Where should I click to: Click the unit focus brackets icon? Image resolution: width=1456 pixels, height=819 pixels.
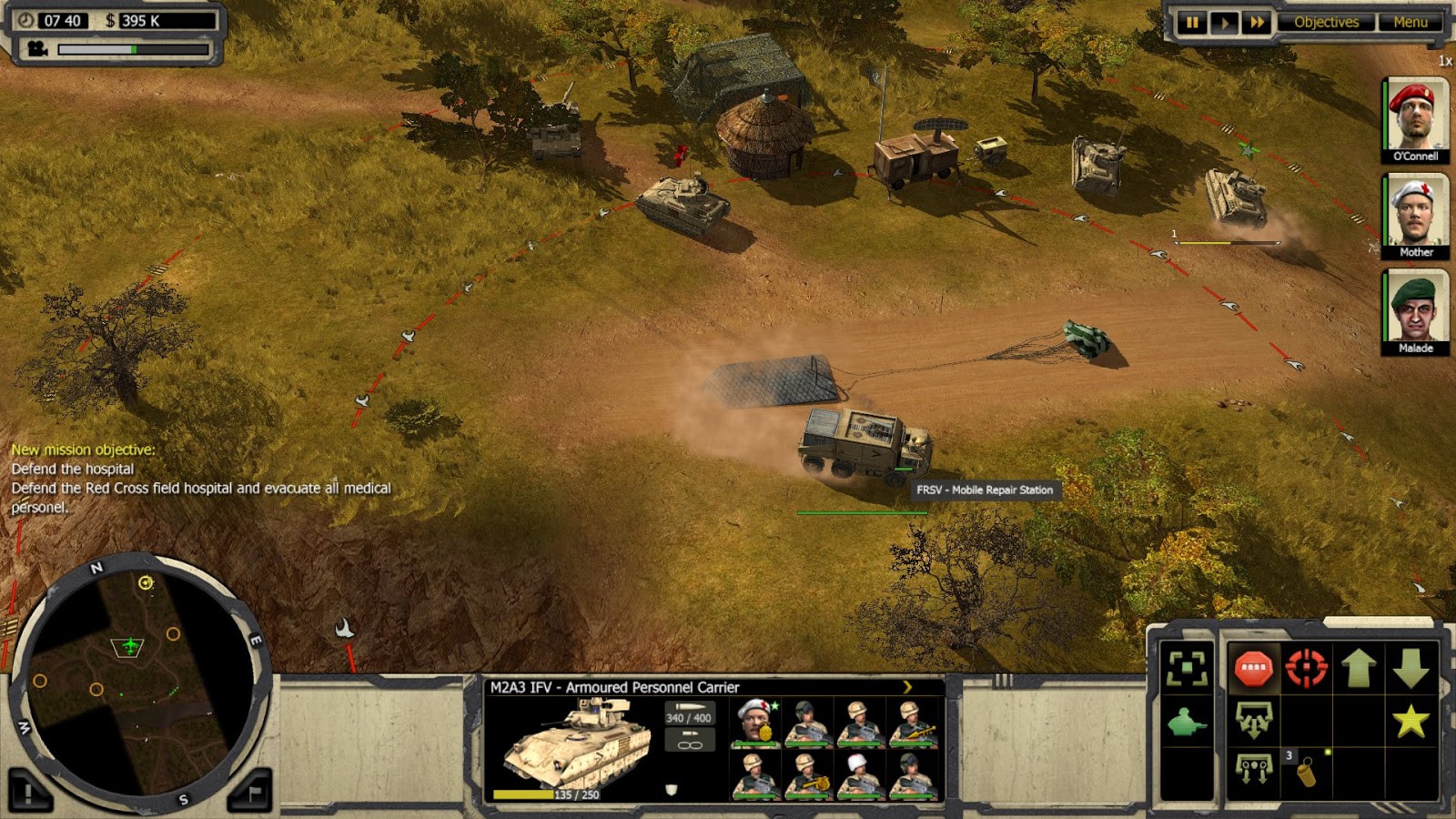coord(1187,668)
